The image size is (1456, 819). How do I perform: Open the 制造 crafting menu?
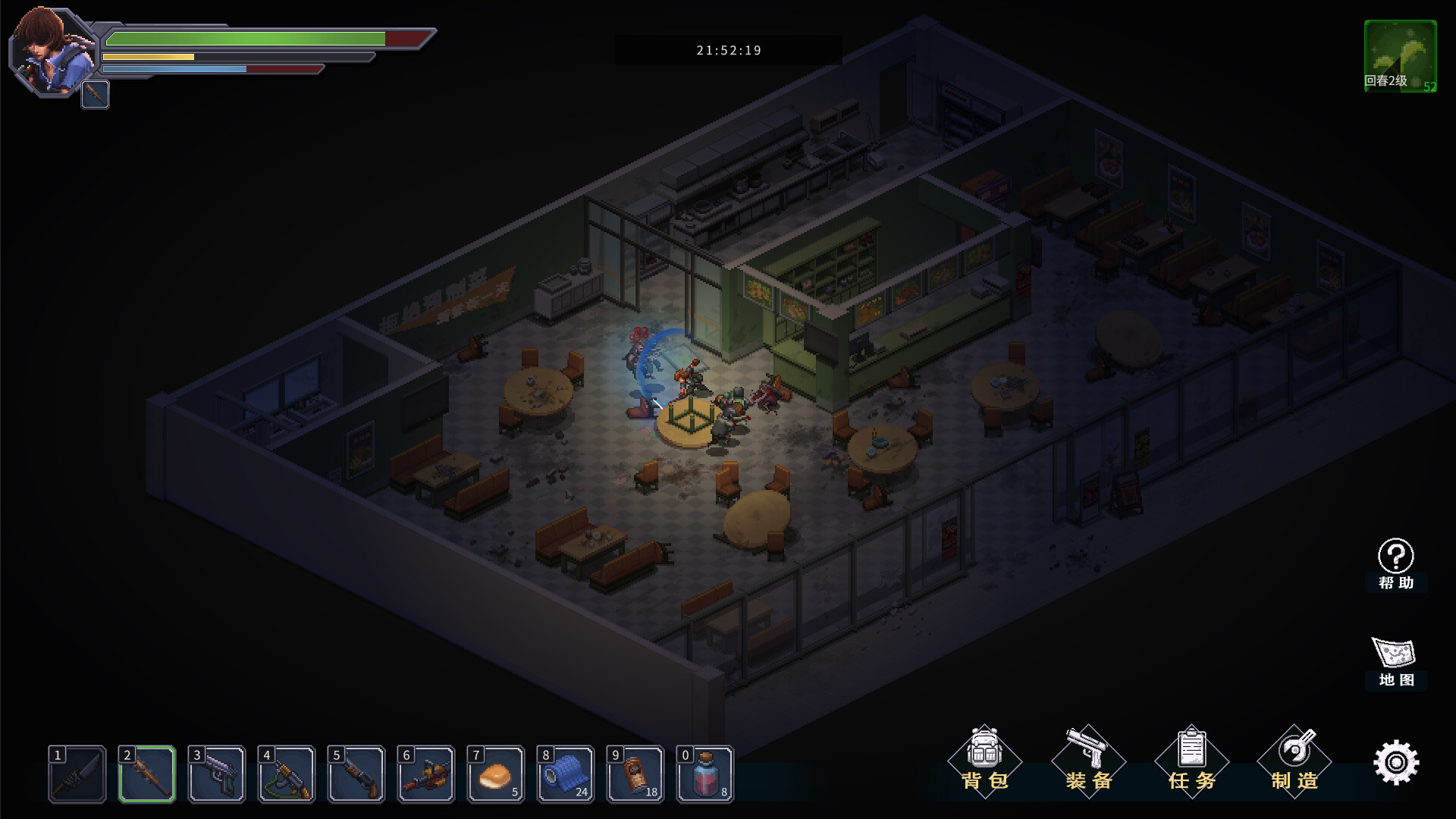[x=1294, y=761]
